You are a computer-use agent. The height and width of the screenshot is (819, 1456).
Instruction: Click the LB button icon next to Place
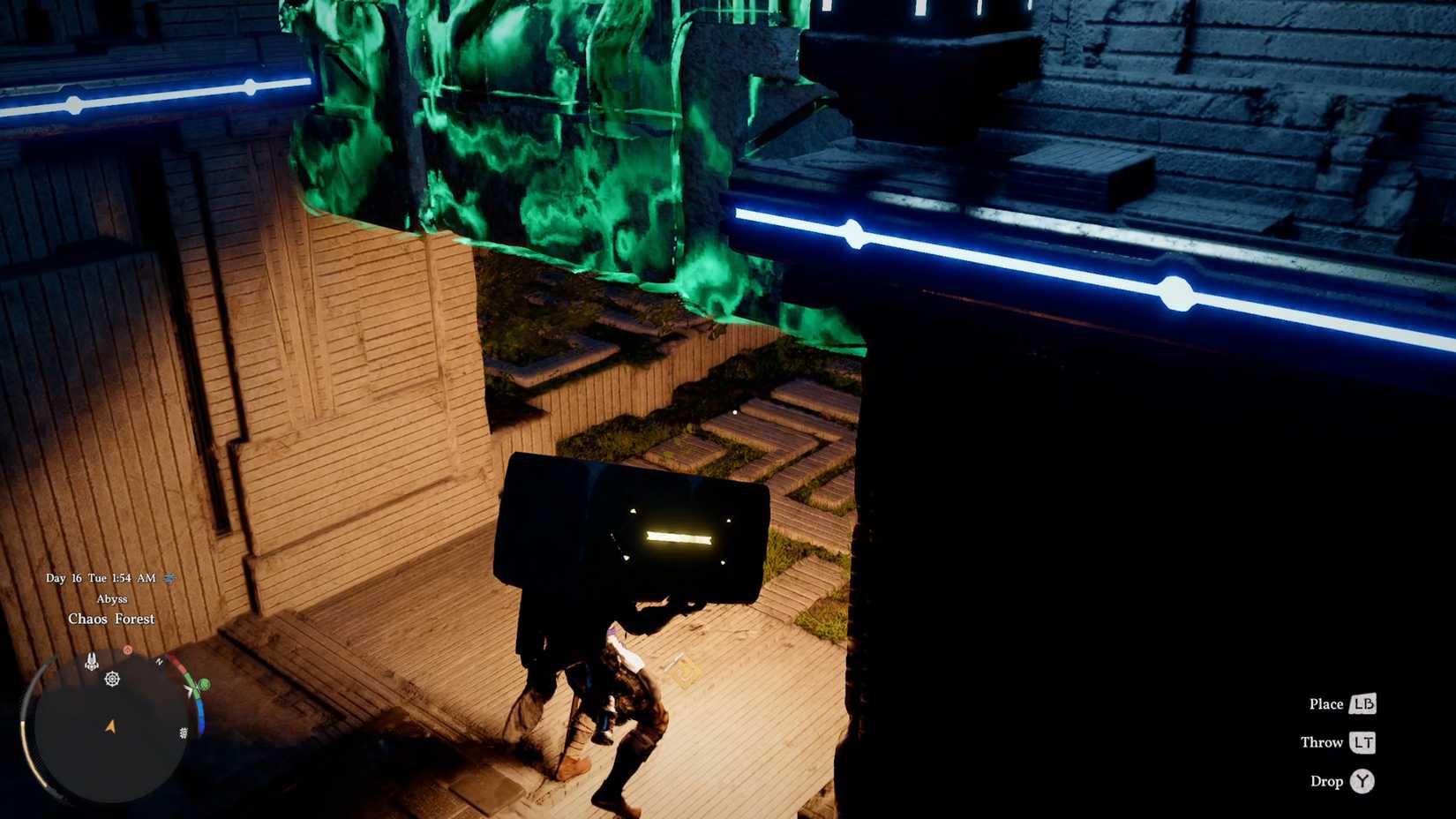[1362, 704]
